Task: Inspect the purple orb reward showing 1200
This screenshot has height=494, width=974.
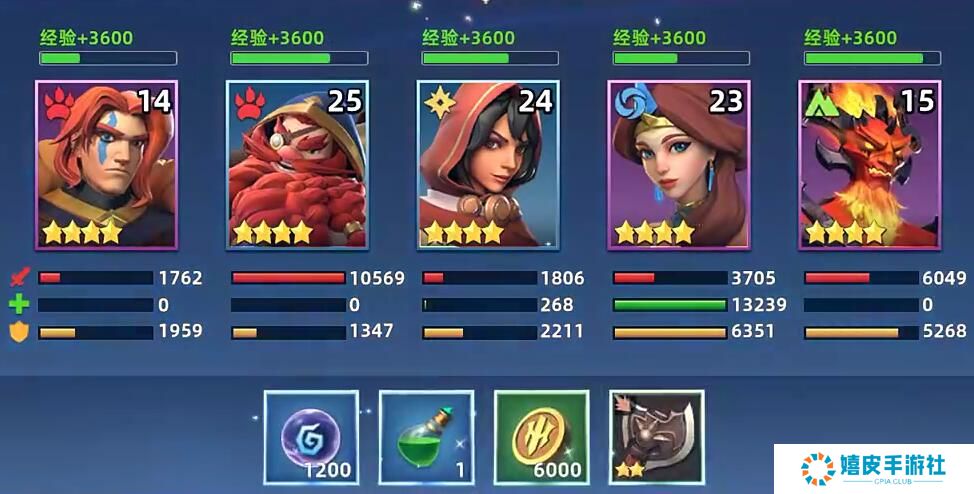Action: 311,437
